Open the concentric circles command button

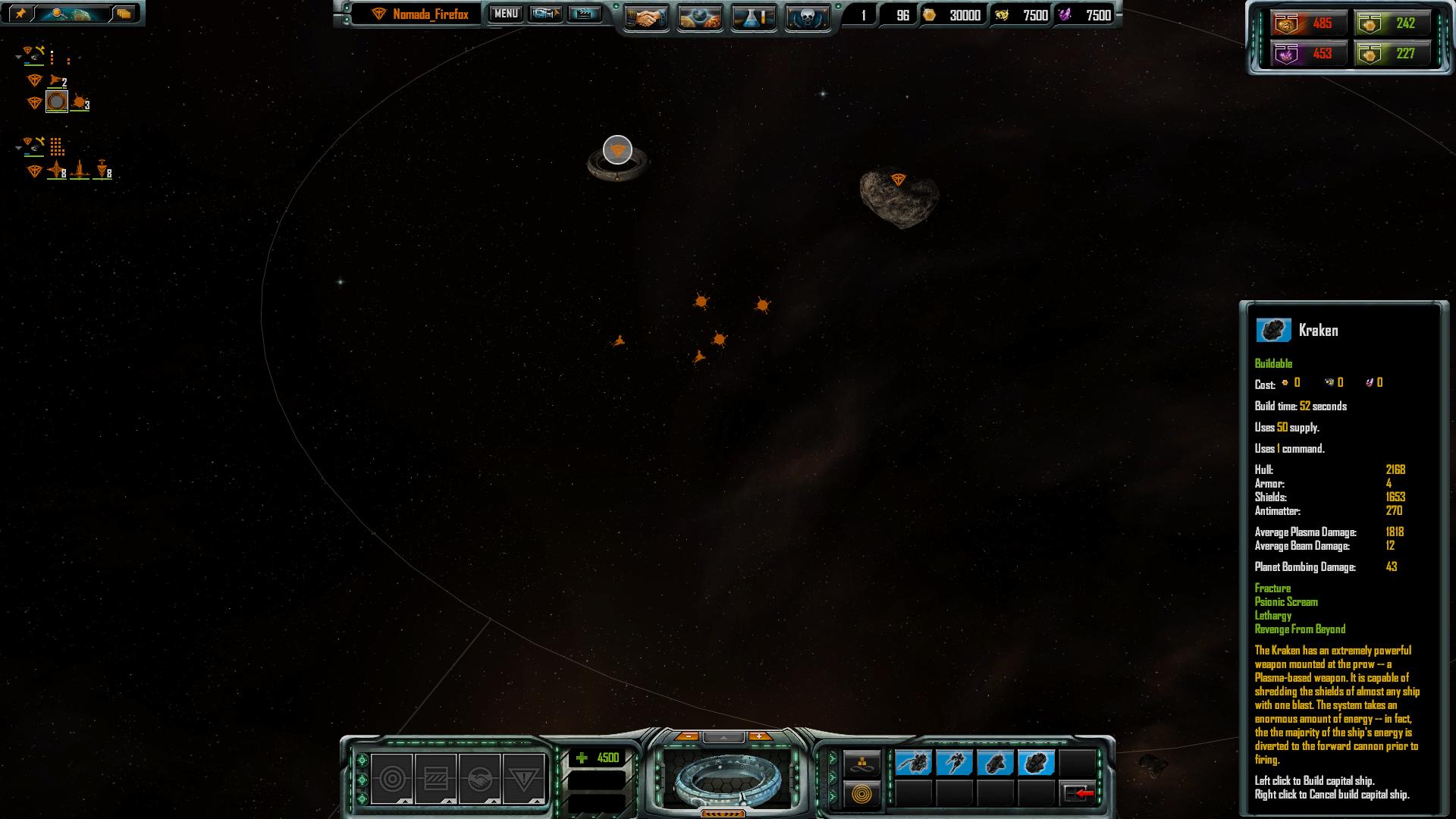(392, 779)
